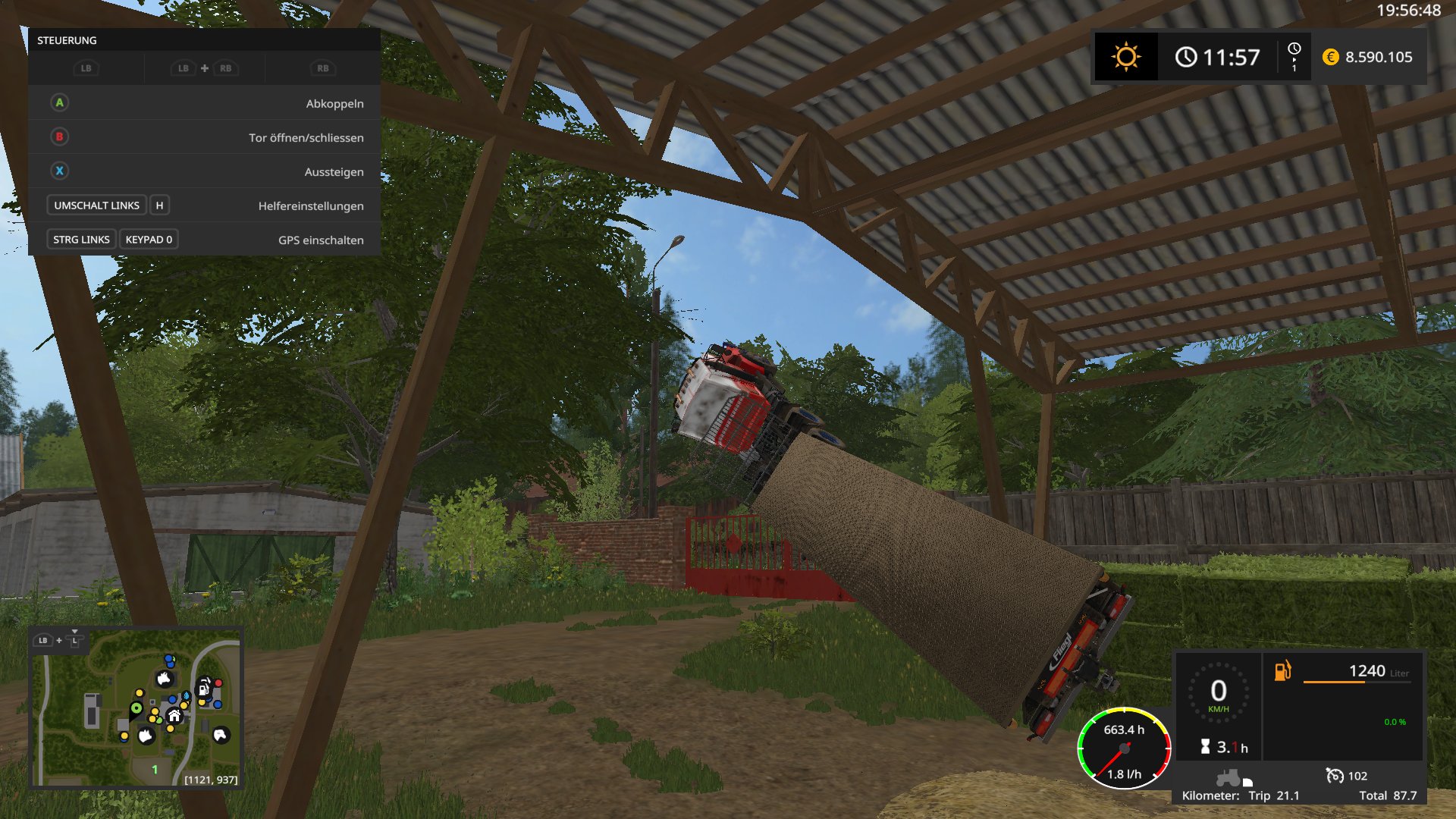Click the orange fuel pump icon

pos(1282,671)
